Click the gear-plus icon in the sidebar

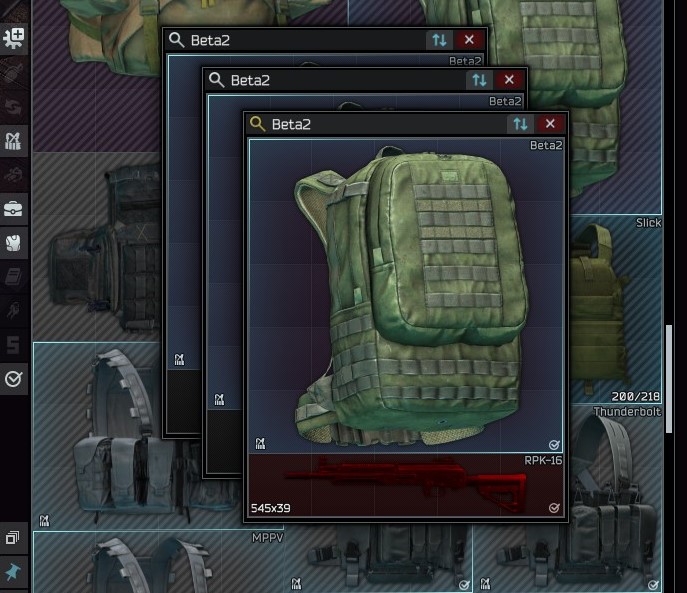[x=15, y=38]
